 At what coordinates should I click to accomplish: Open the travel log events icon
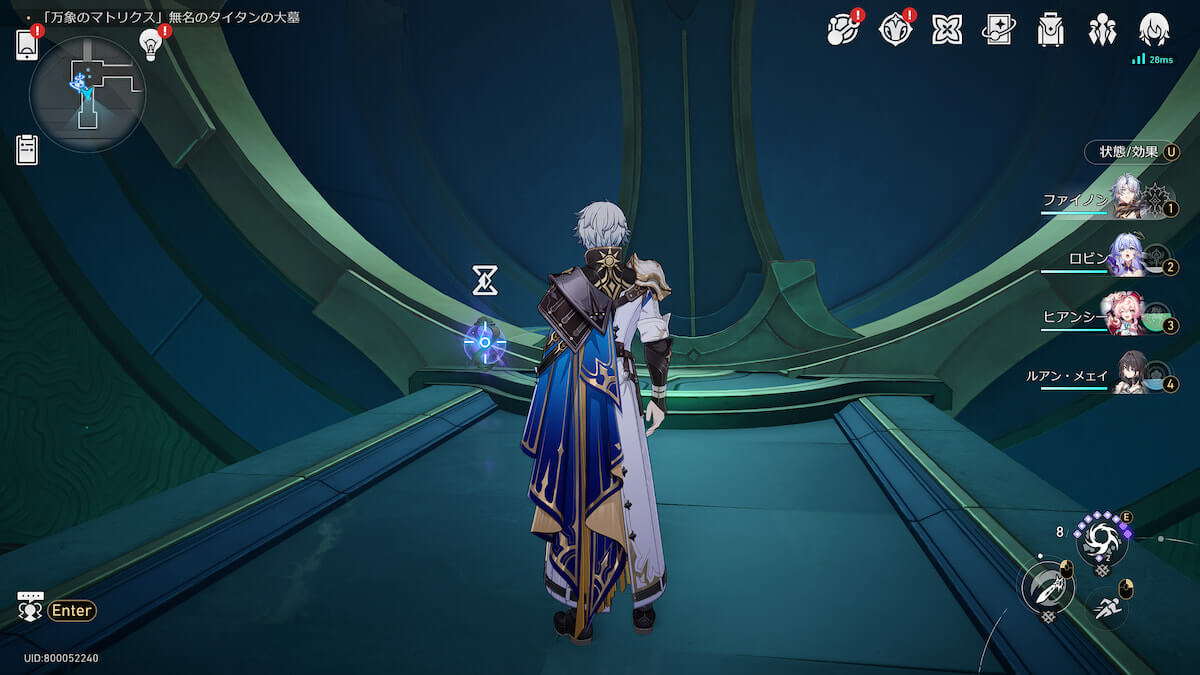pos(842,30)
